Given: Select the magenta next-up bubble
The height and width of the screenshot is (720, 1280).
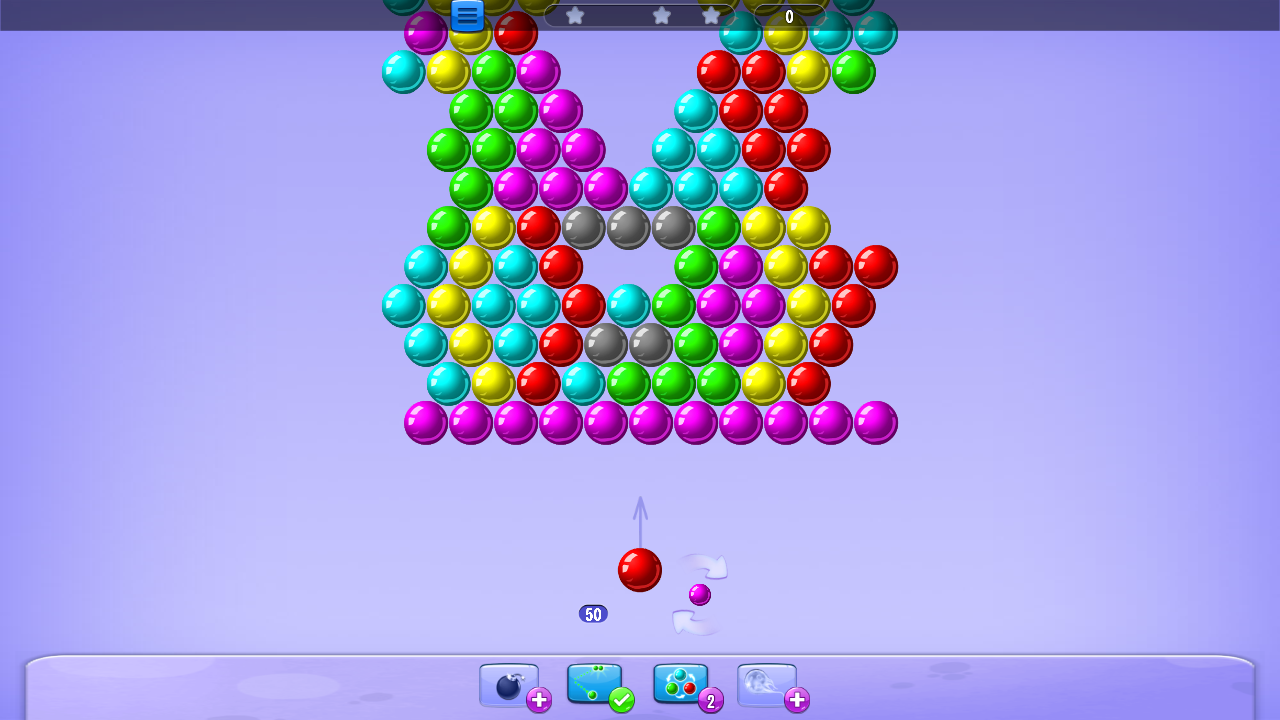Looking at the screenshot, I should (699, 594).
